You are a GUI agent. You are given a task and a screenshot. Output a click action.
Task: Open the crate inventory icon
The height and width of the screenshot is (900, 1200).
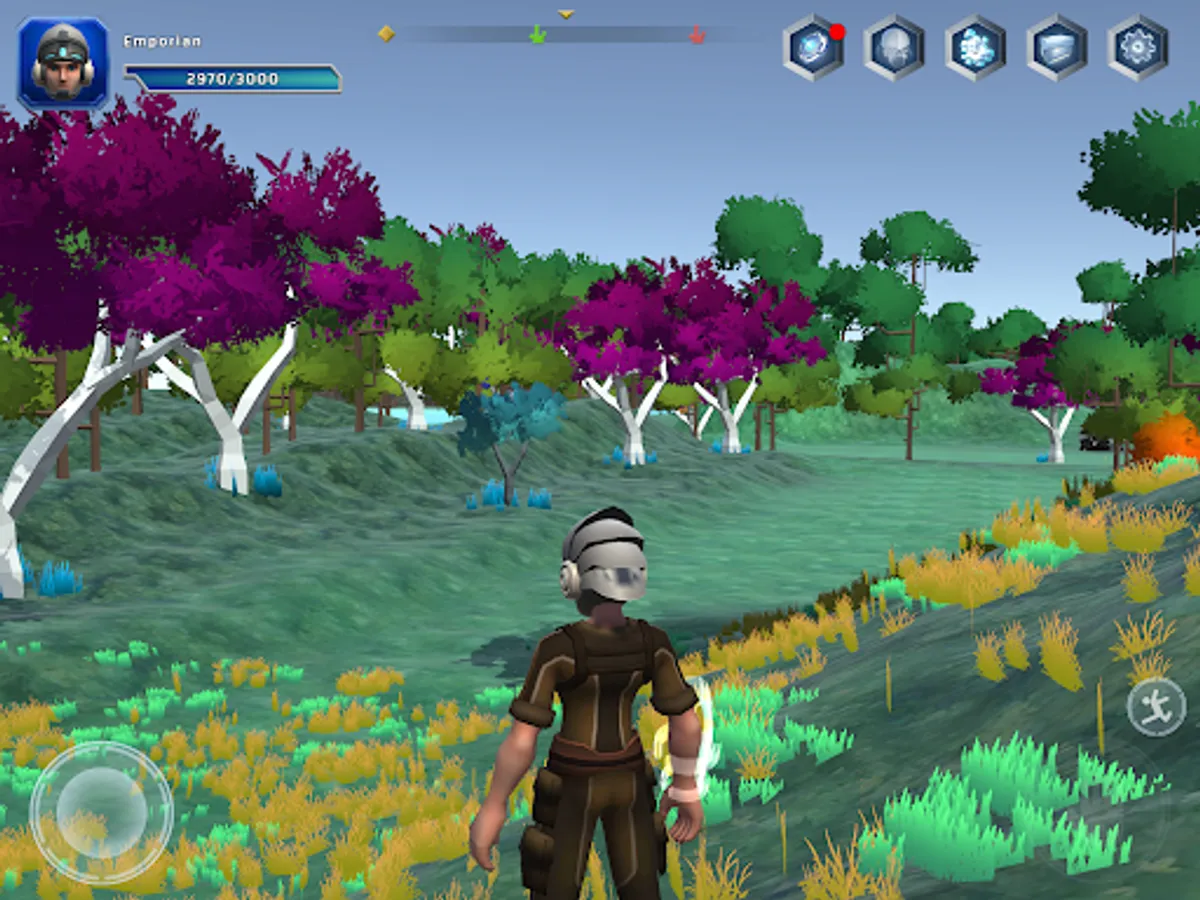(1057, 48)
